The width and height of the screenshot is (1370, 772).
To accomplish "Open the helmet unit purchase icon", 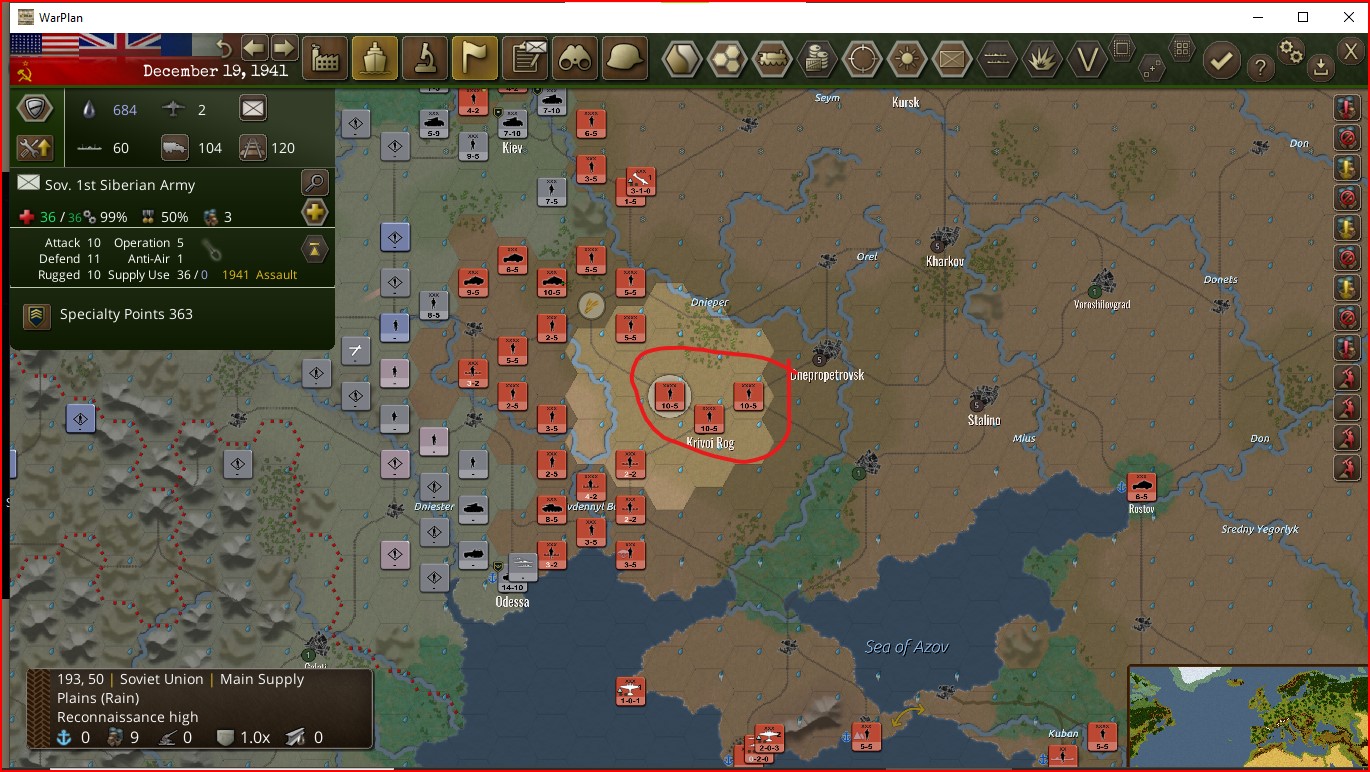I will 624,57.
